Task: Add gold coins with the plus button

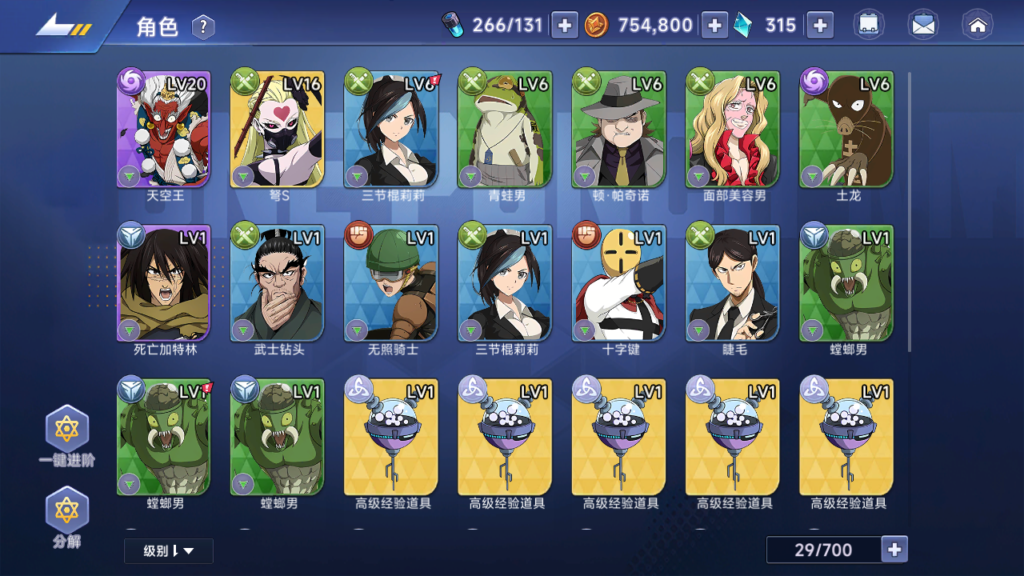Action: [x=714, y=26]
